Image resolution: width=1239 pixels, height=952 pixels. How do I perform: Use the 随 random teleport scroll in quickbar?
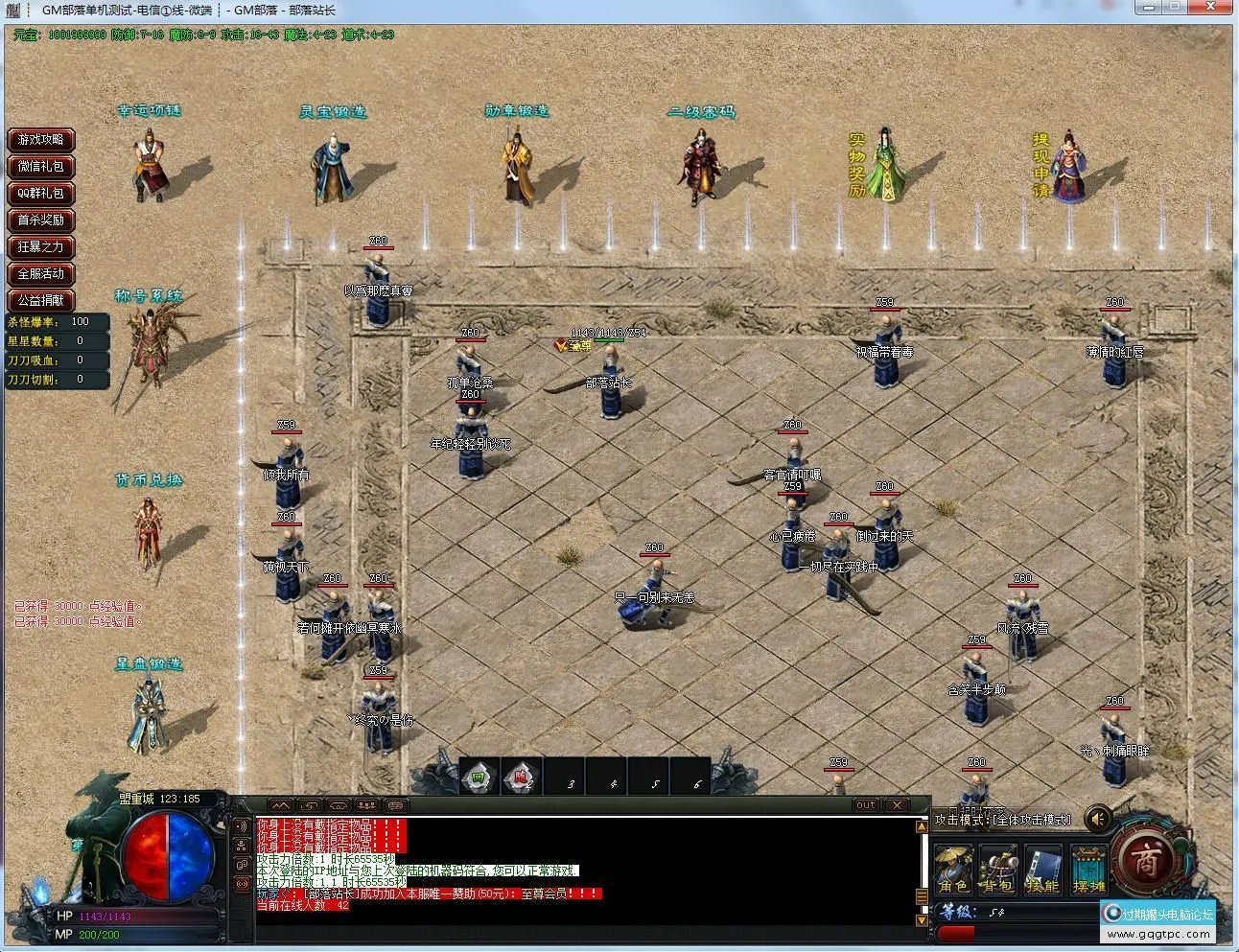pyautogui.click(x=520, y=778)
